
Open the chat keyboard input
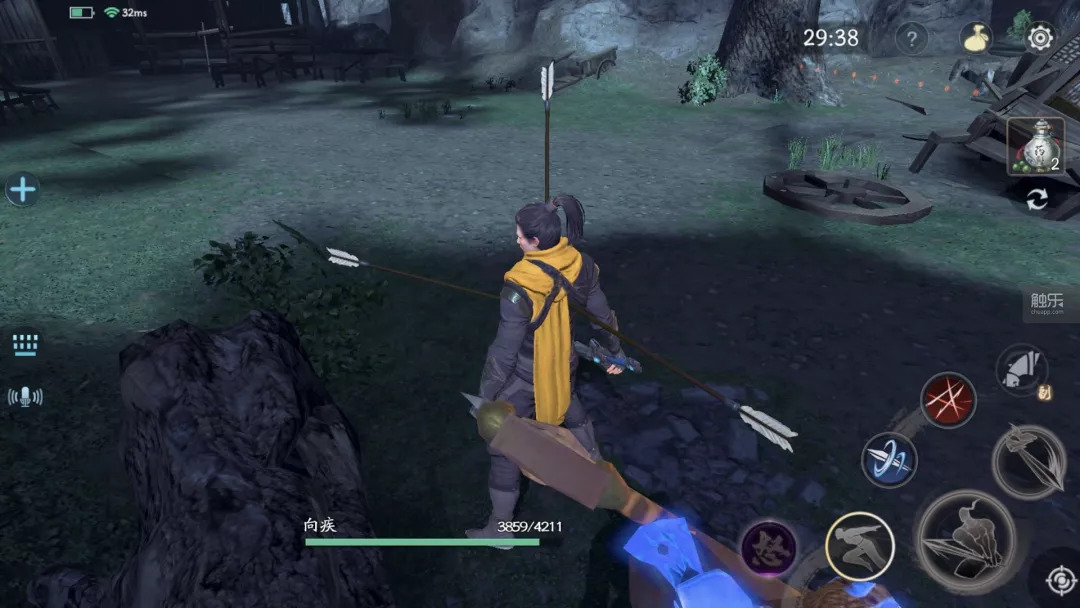pos(25,345)
